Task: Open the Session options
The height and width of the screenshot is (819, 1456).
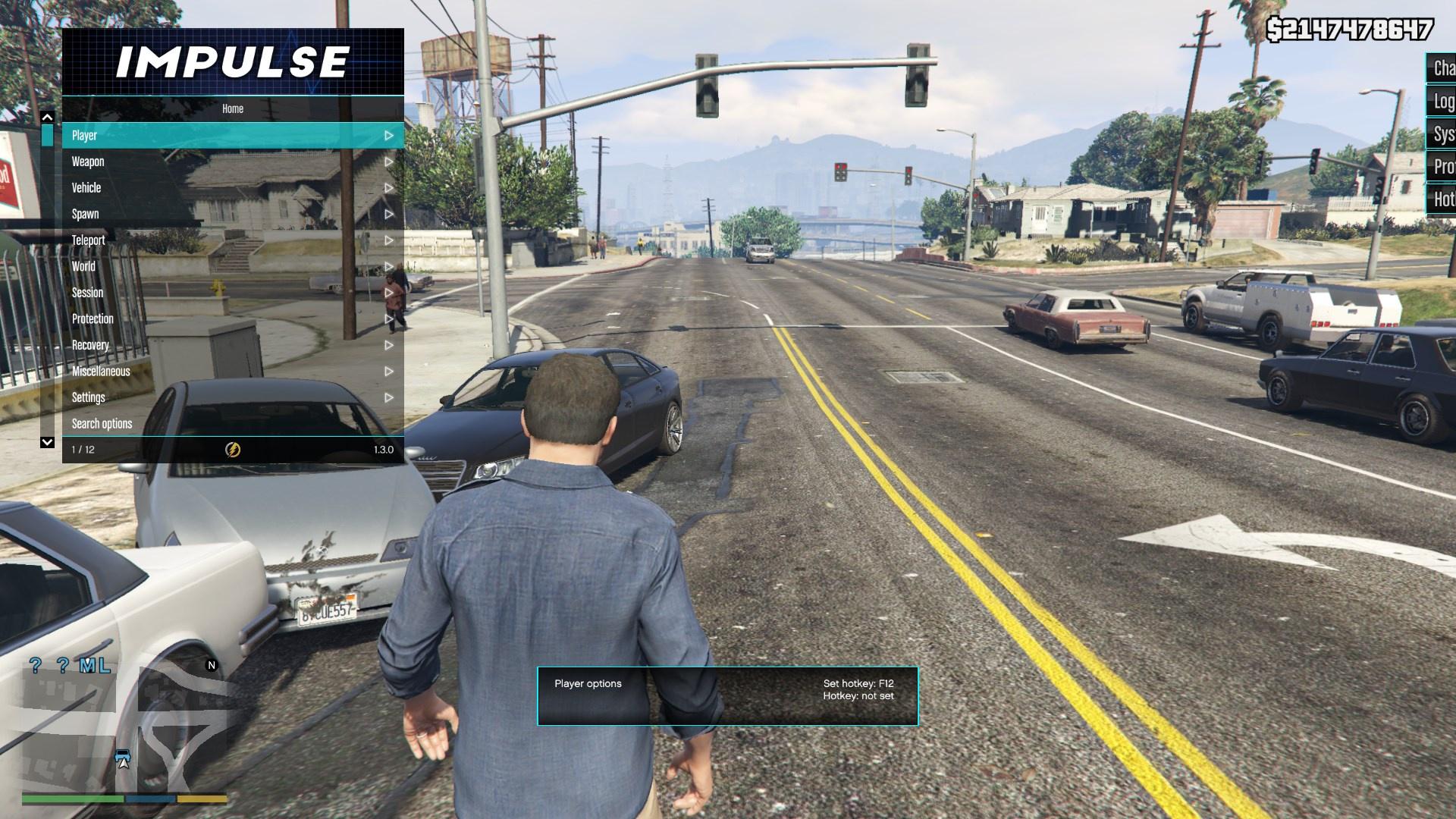Action: pyautogui.click(x=232, y=293)
